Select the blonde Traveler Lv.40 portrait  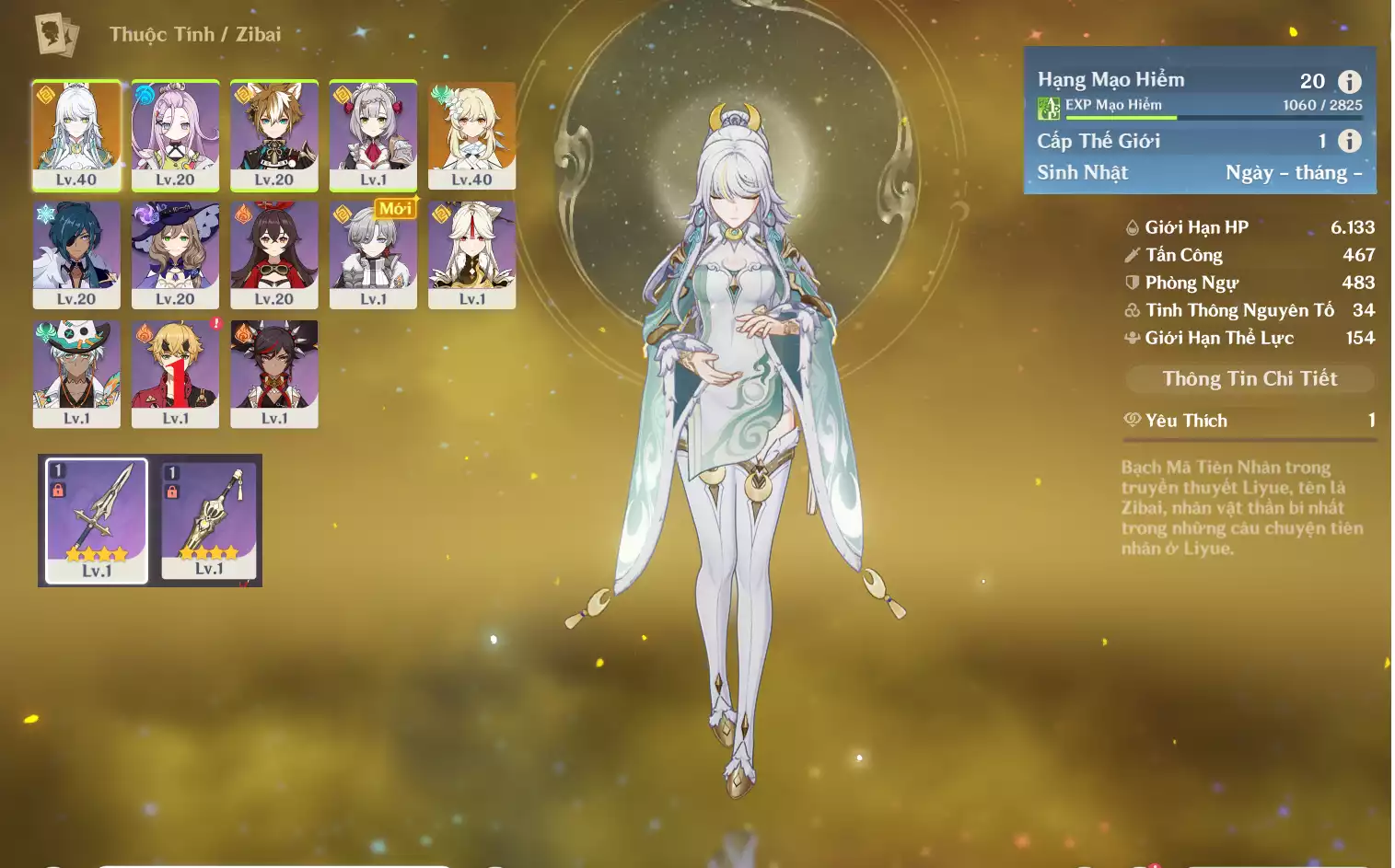(471, 134)
